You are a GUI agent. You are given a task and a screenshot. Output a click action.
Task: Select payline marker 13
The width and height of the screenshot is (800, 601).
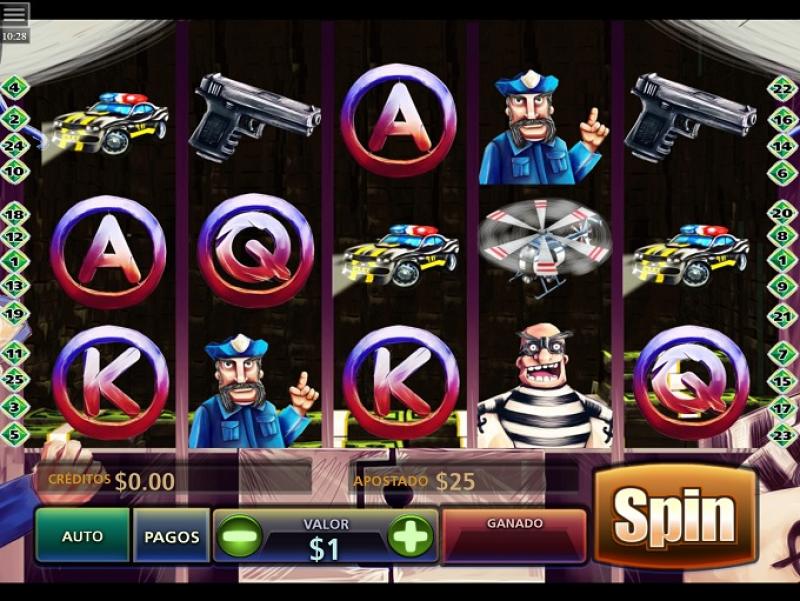(14, 285)
